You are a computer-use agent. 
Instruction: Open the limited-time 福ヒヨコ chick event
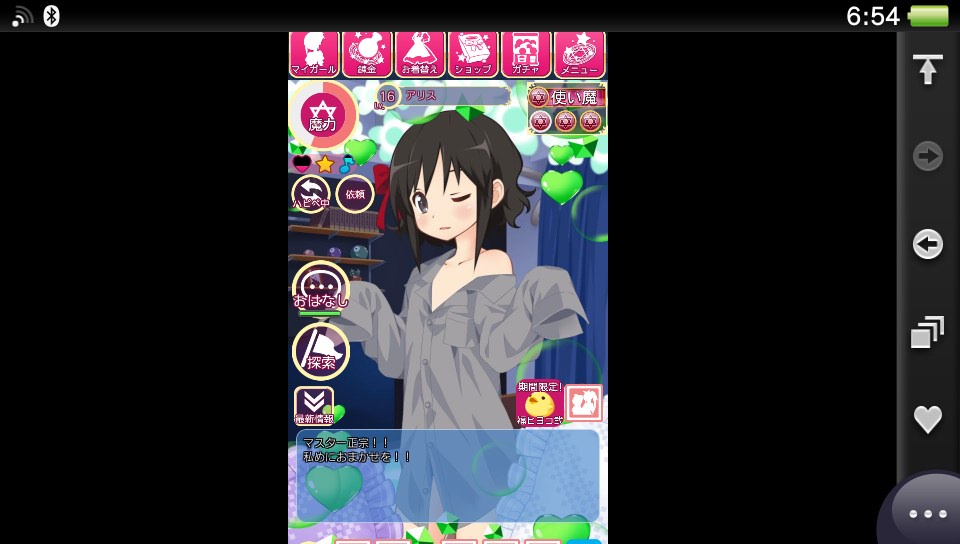[539, 404]
